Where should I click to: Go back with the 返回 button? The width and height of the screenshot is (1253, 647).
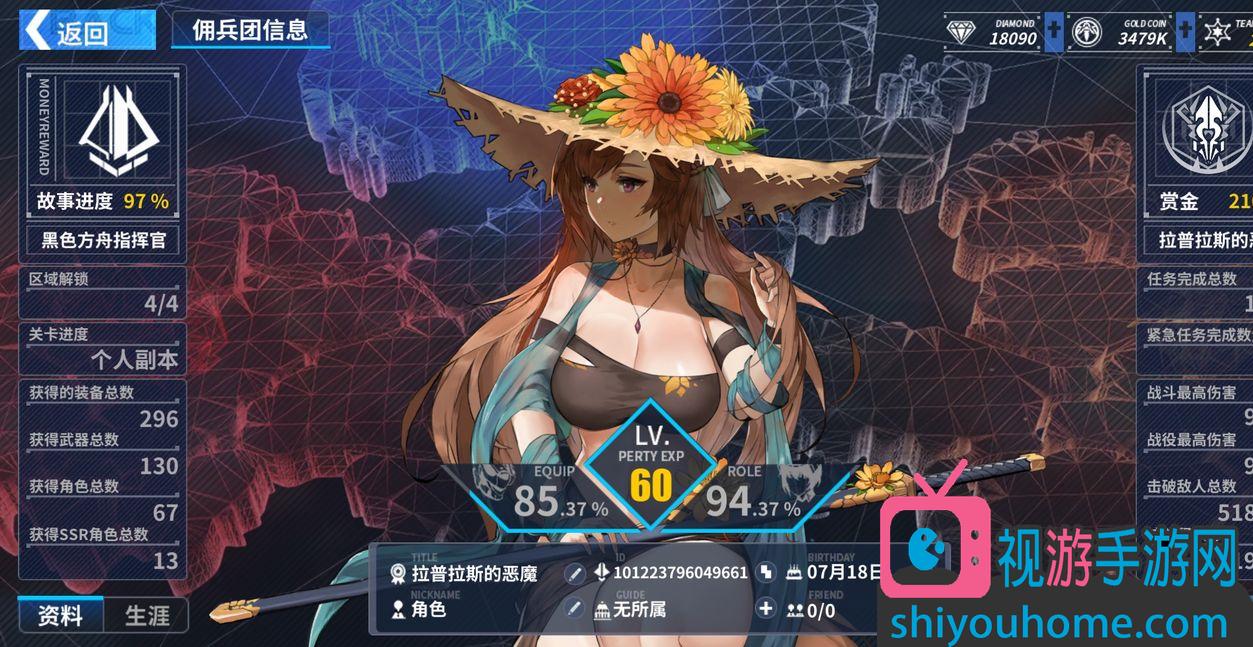87,31
